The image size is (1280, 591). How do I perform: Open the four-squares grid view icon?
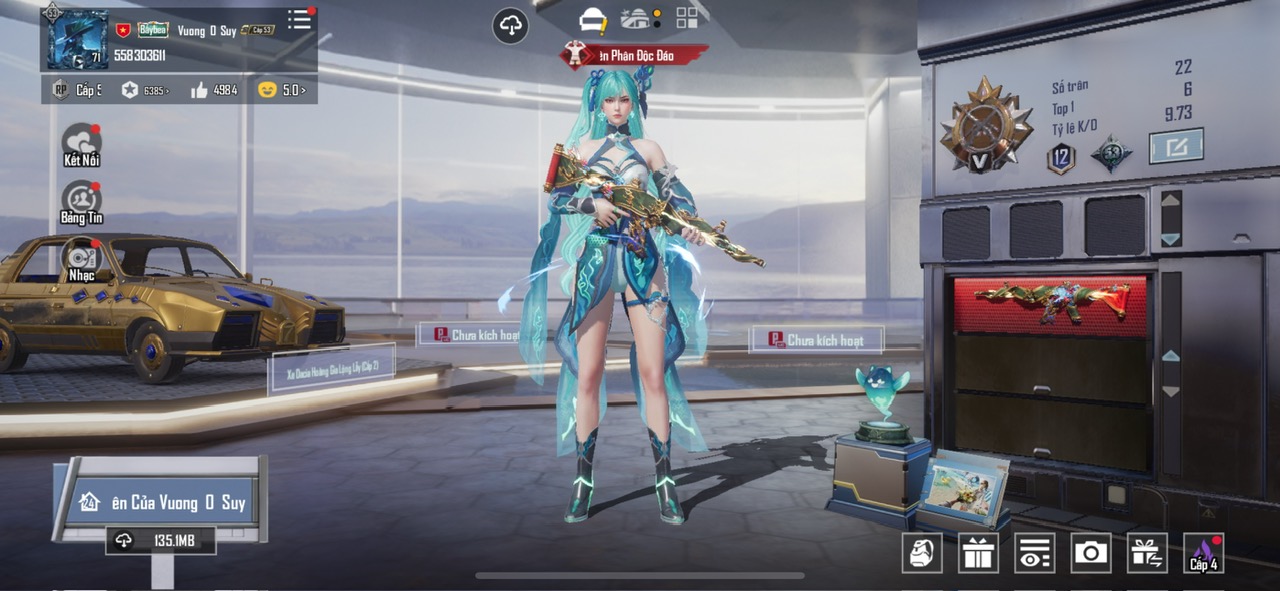(687, 18)
